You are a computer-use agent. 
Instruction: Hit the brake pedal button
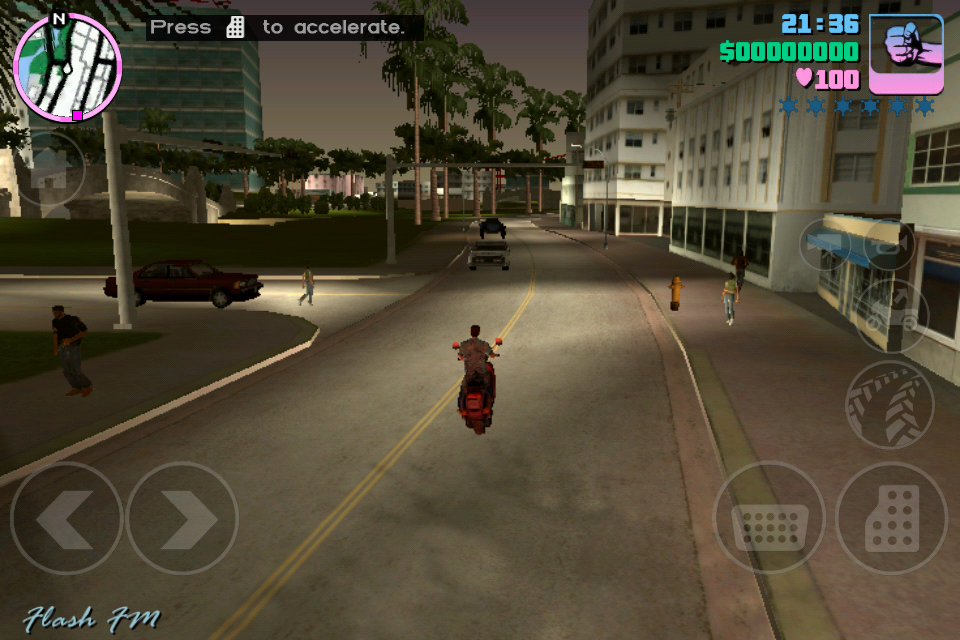pyautogui.click(x=769, y=518)
